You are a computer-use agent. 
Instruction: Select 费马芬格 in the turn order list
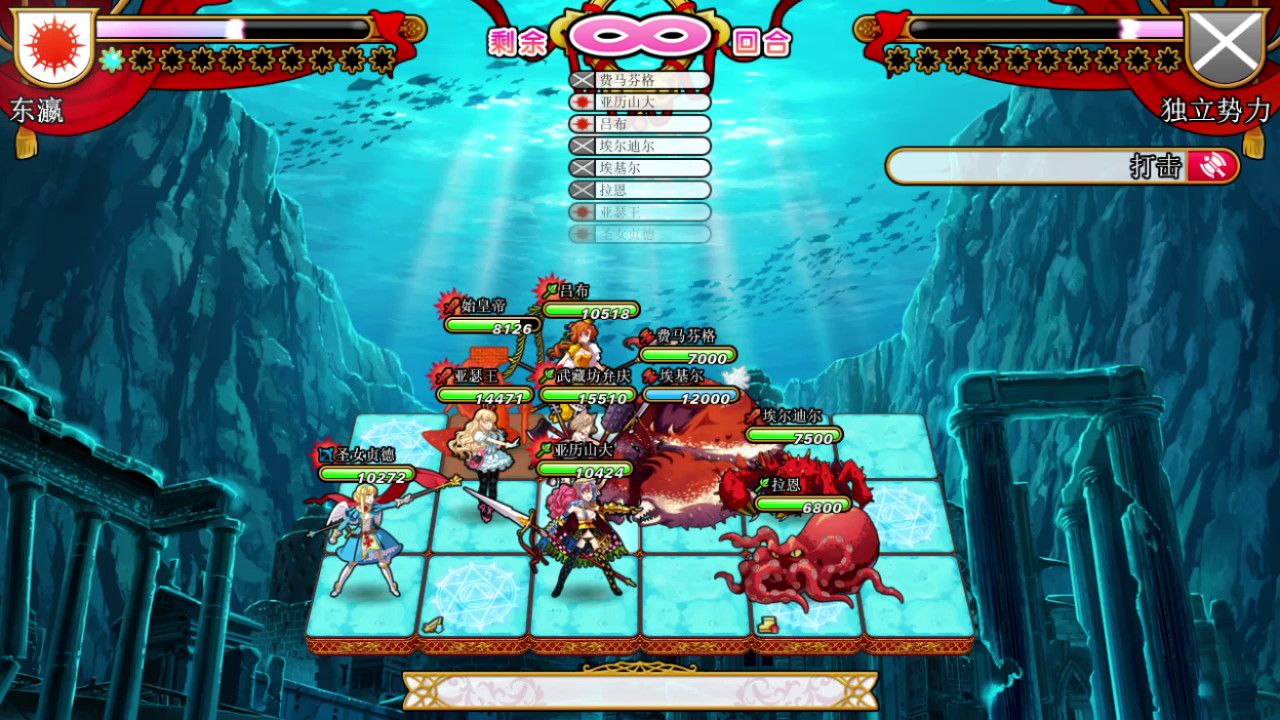(x=640, y=80)
